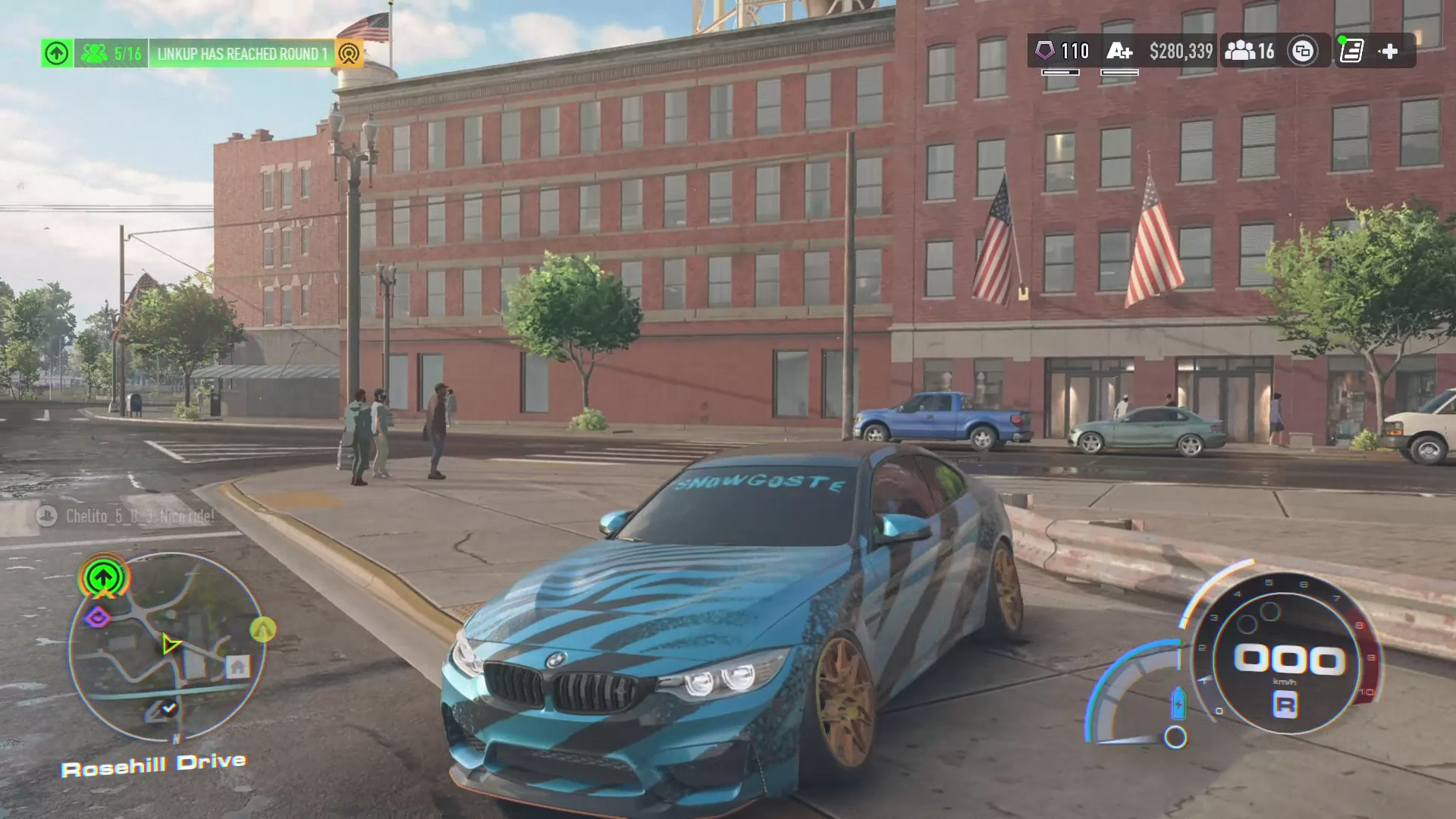Click the white plus icon
Screen dimensions: 1456x819
(x=1389, y=52)
